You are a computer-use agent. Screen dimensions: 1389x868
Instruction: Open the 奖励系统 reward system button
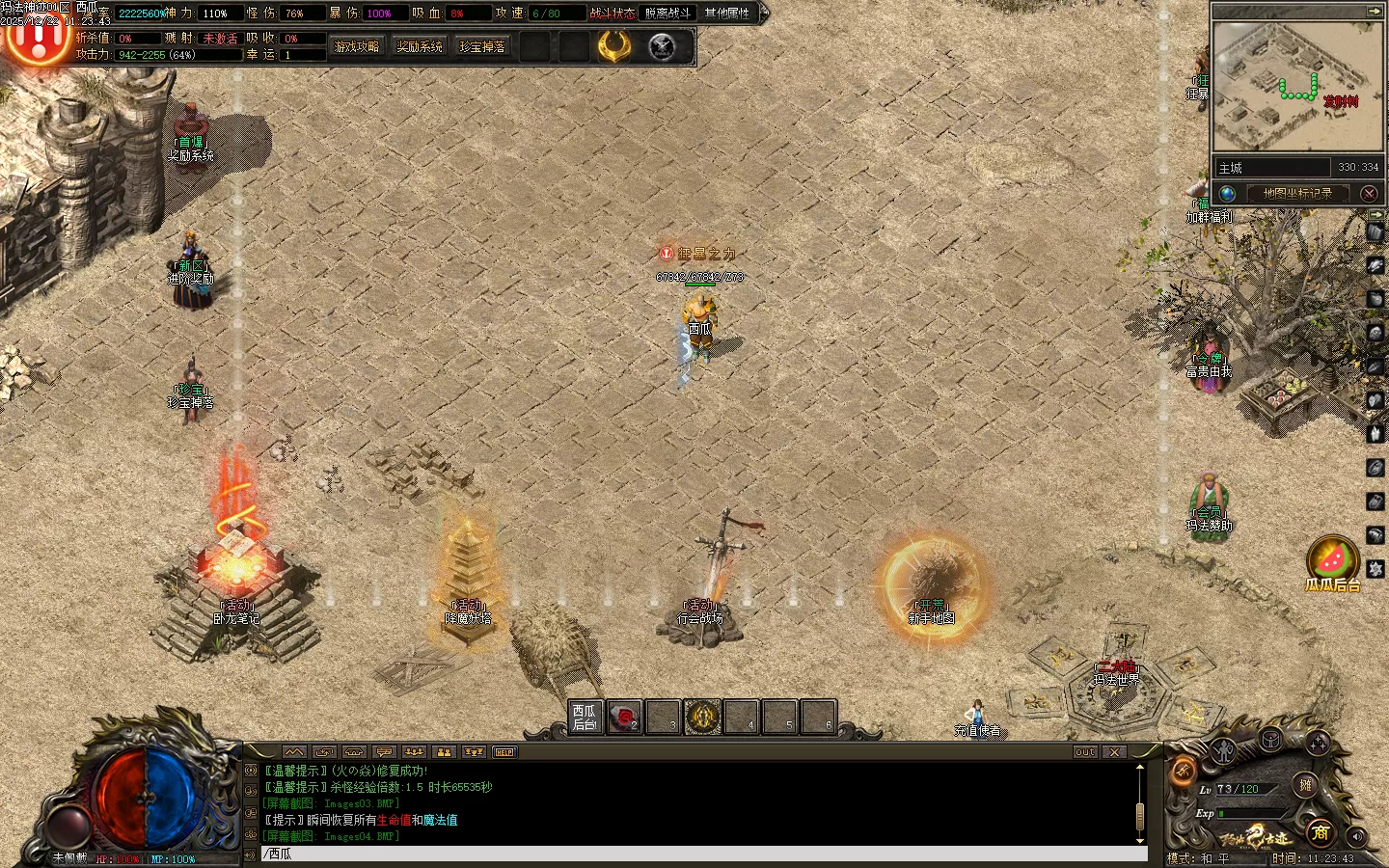click(420, 46)
